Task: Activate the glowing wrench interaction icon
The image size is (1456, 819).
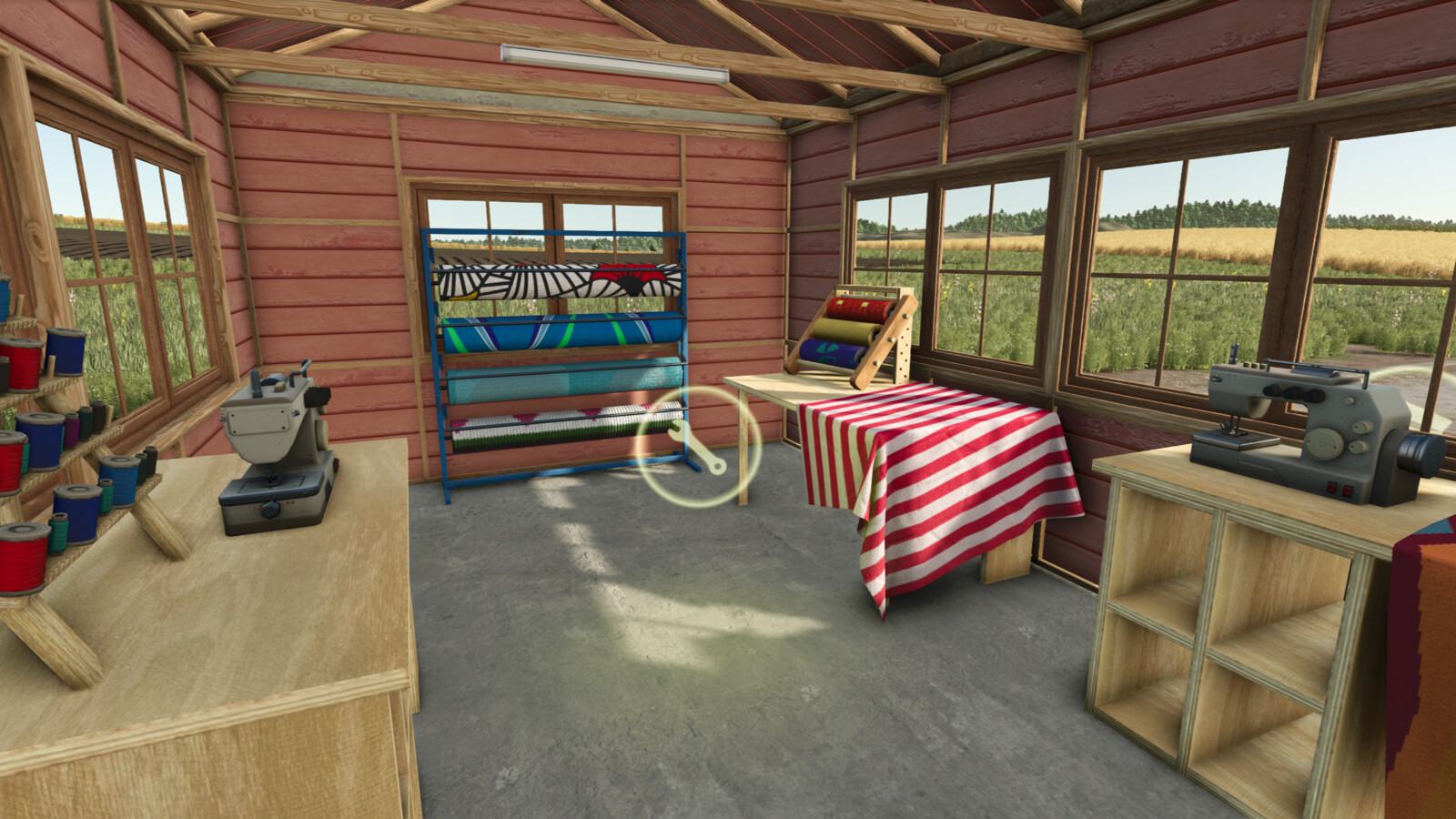Action: click(x=694, y=444)
